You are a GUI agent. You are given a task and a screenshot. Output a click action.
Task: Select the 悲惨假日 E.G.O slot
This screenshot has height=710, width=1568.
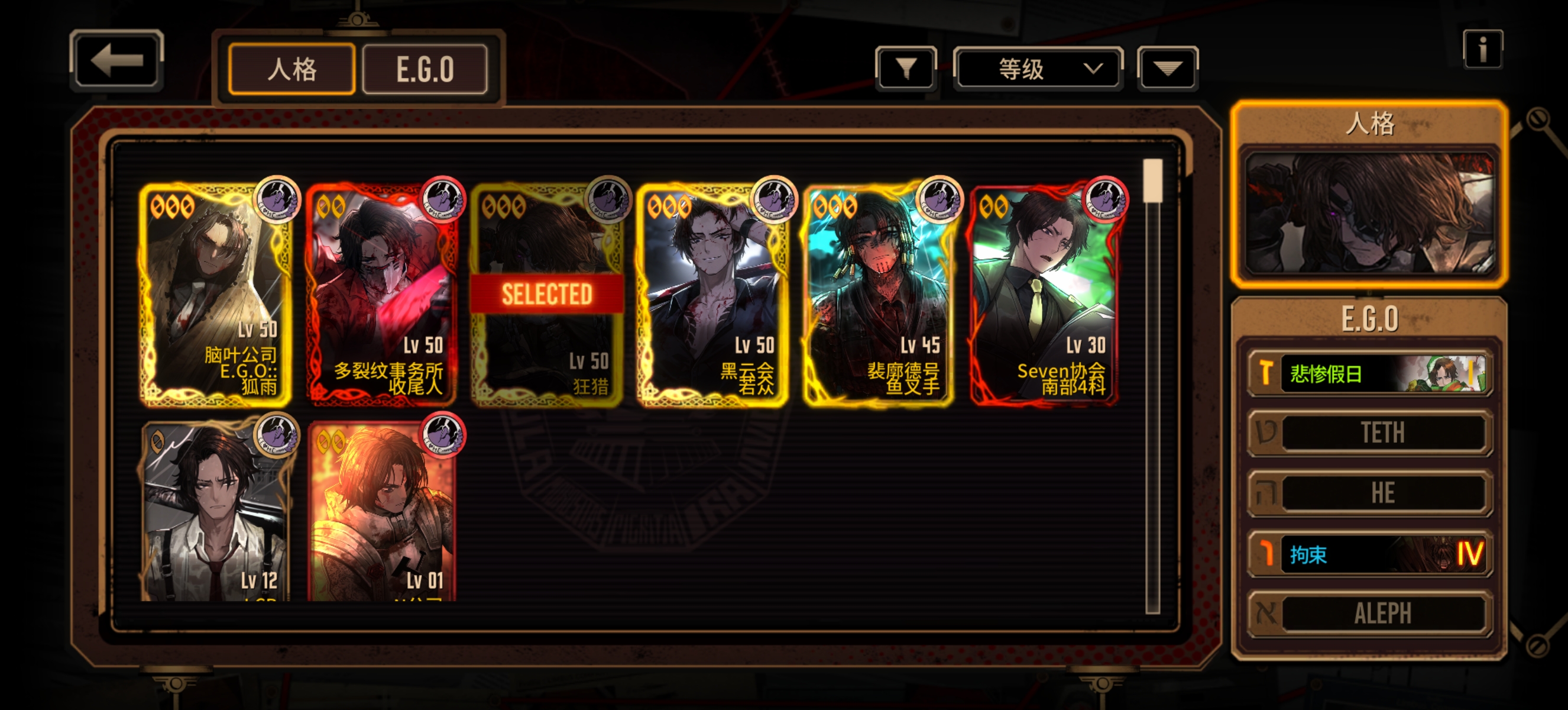1369,373
